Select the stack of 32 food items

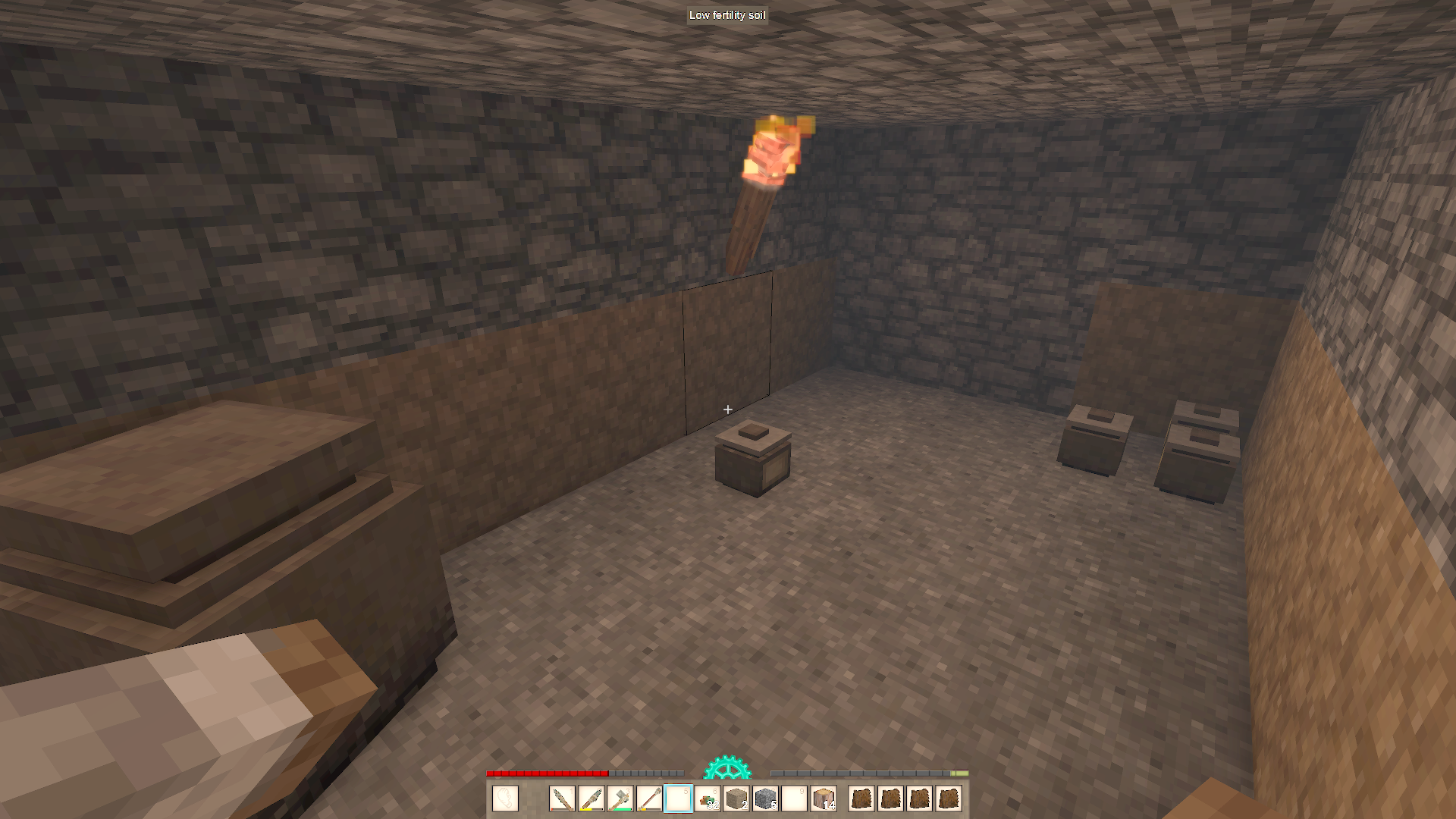[707, 799]
